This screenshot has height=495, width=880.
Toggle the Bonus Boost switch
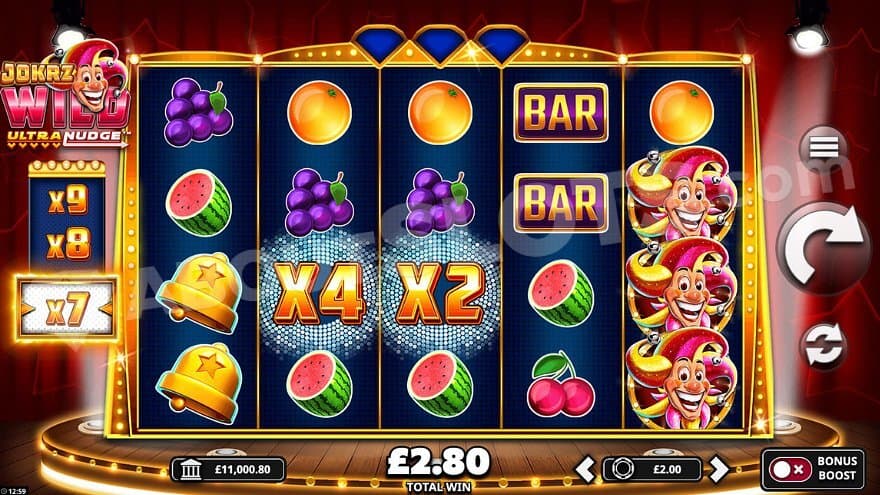pos(789,469)
